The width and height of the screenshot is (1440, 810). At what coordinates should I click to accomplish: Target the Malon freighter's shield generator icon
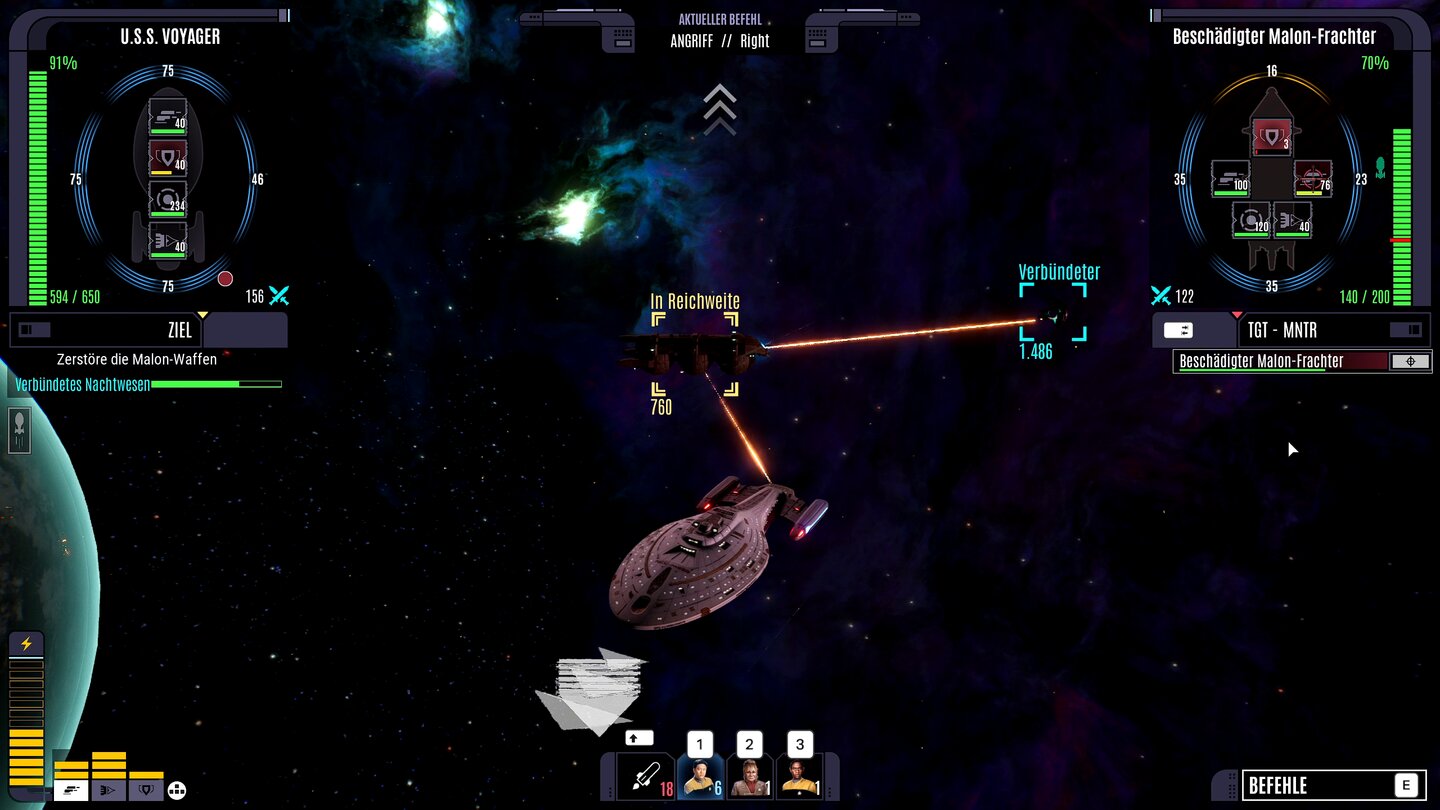(1273, 136)
